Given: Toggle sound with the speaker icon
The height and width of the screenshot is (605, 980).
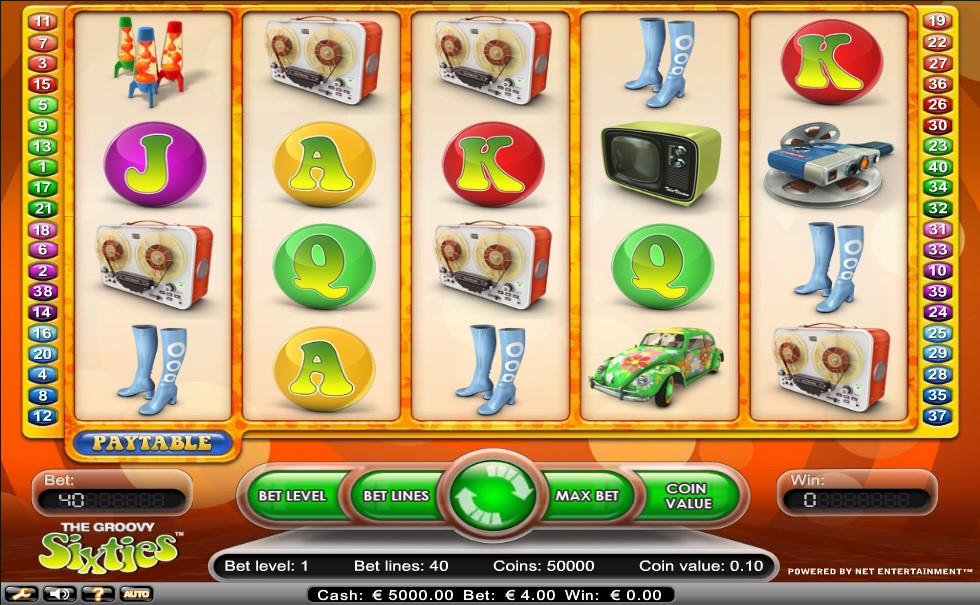Looking at the screenshot, I should [x=59, y=594].
